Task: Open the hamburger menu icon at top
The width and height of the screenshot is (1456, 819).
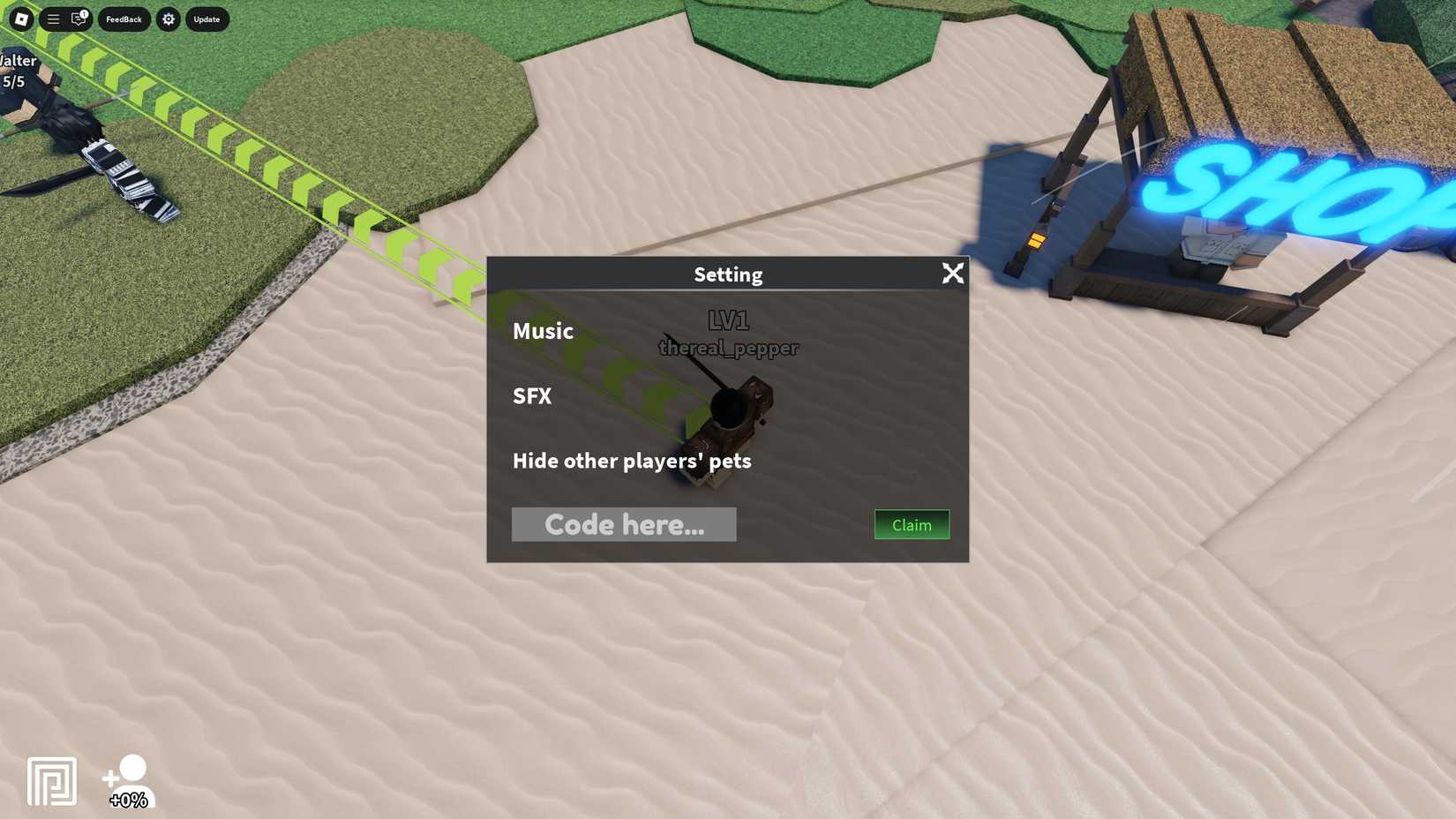Action: [x=53, y=19]
